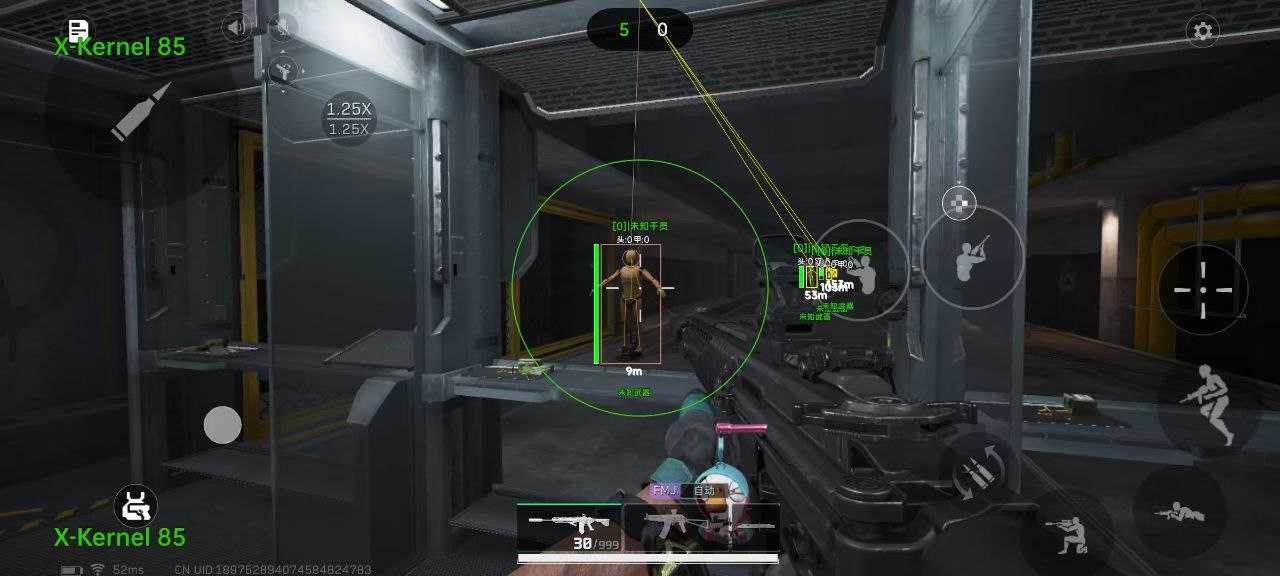Switch the FMJ ammo type
The height and width of the screenshot is (576, 1280).
[665, 491]
